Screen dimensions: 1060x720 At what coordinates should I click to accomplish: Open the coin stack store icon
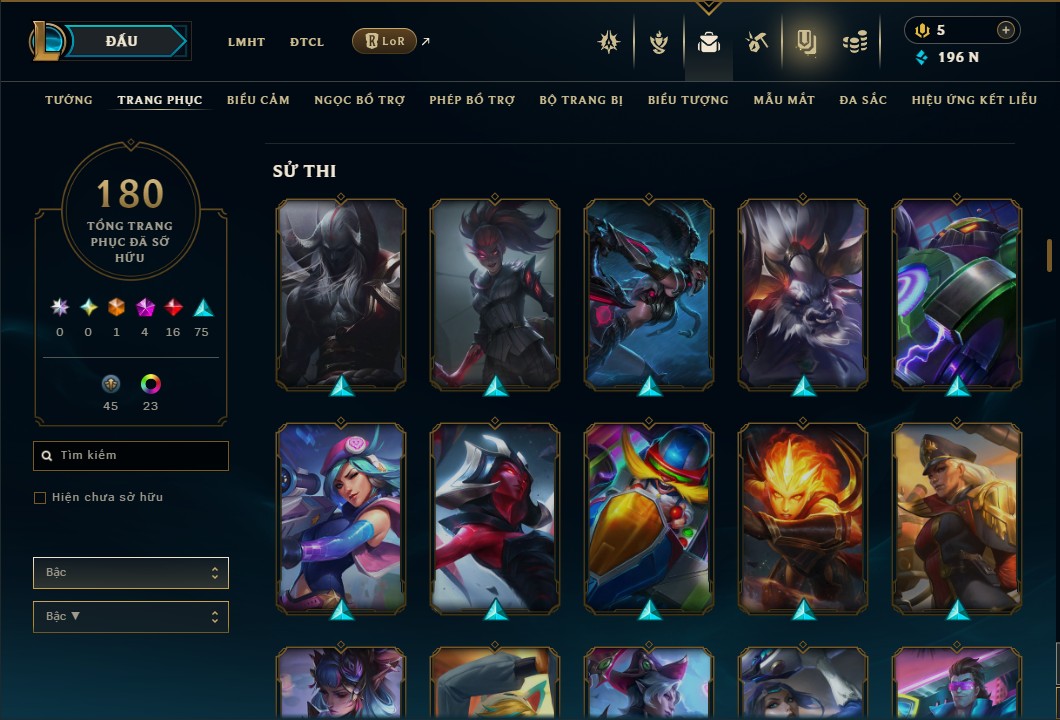coord(854,42)
